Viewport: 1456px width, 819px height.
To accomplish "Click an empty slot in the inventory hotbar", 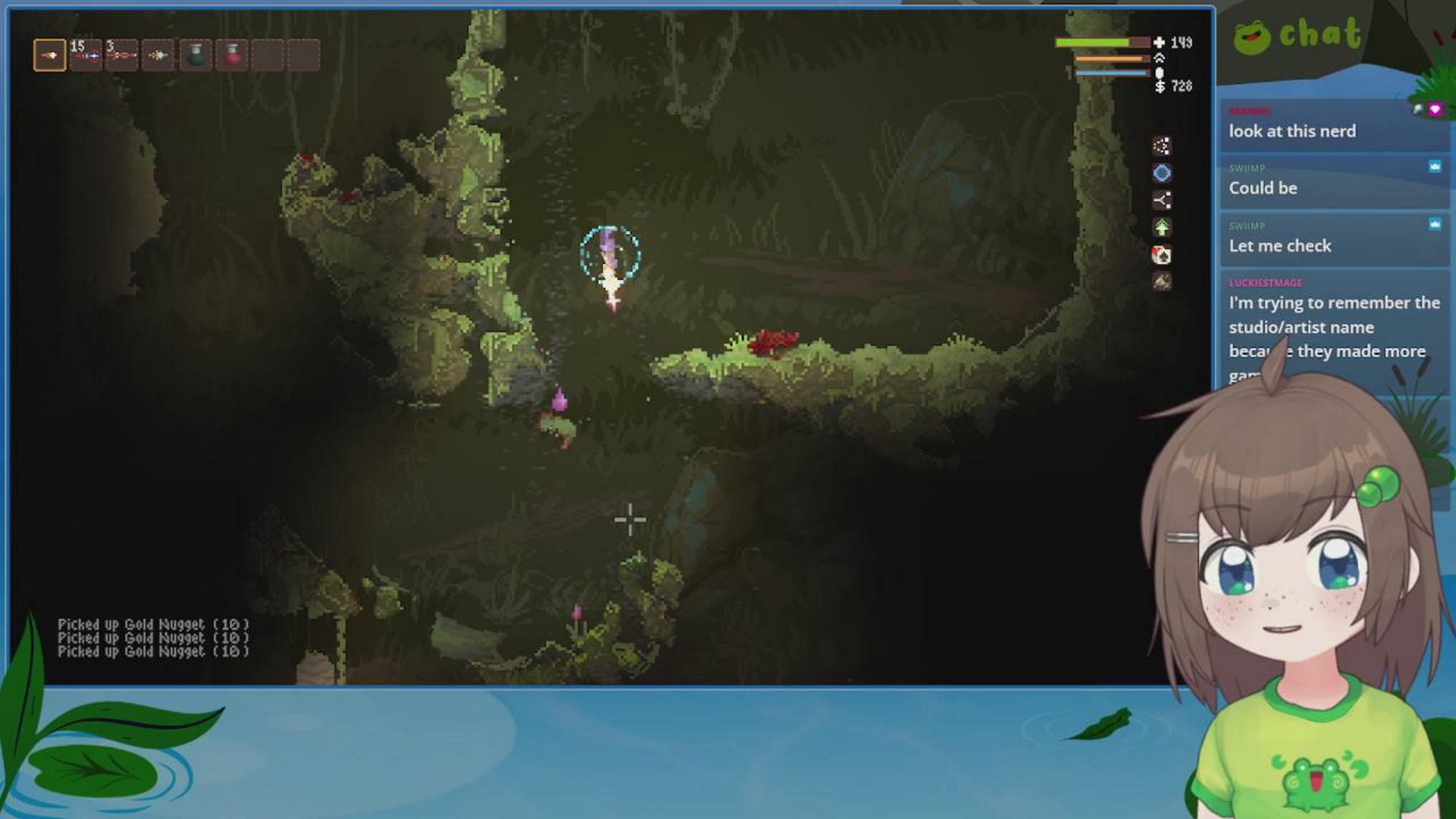I will [x=268, y=55].
